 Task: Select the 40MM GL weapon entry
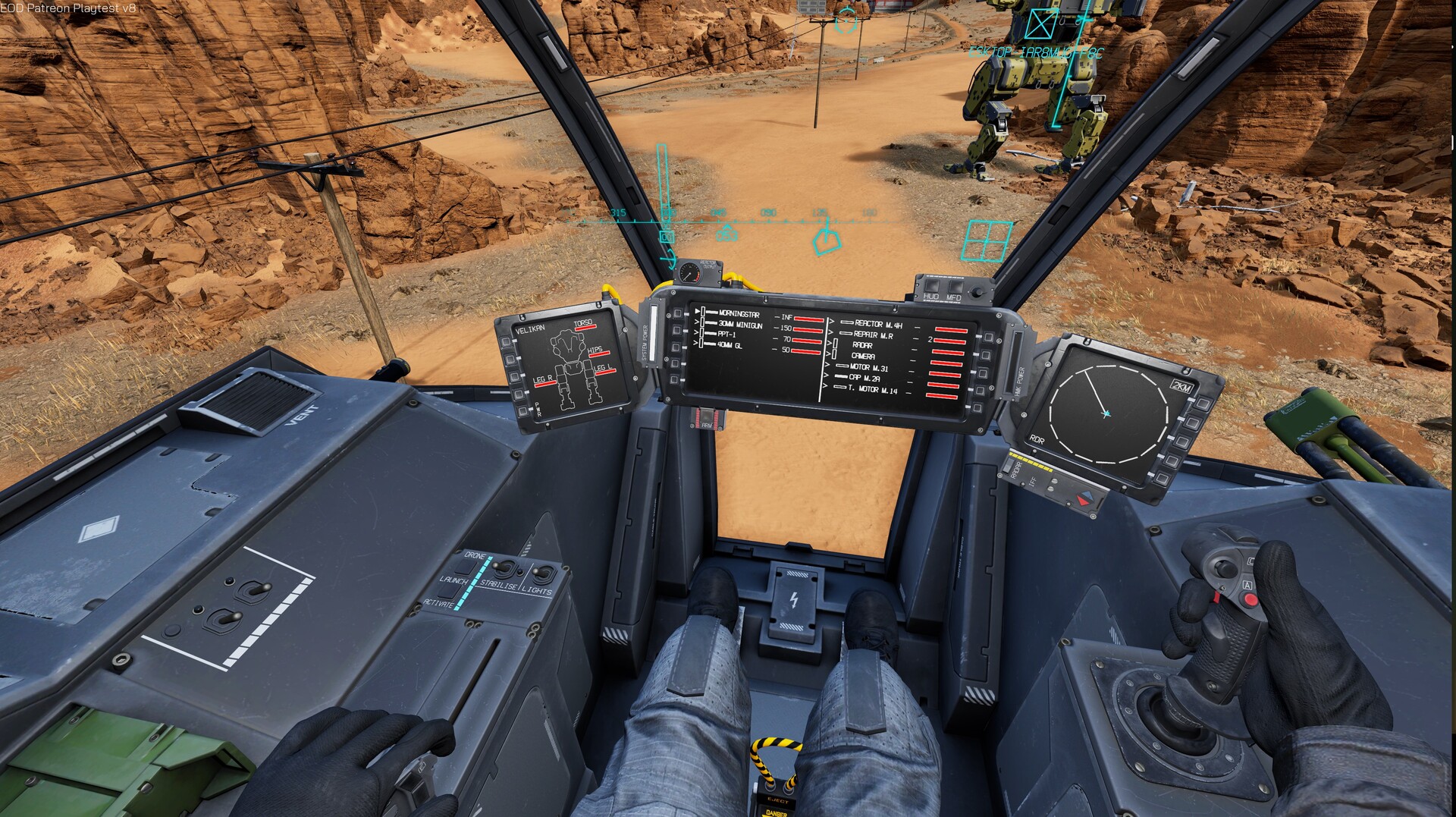pyautogui.click(x=730, y=345)
